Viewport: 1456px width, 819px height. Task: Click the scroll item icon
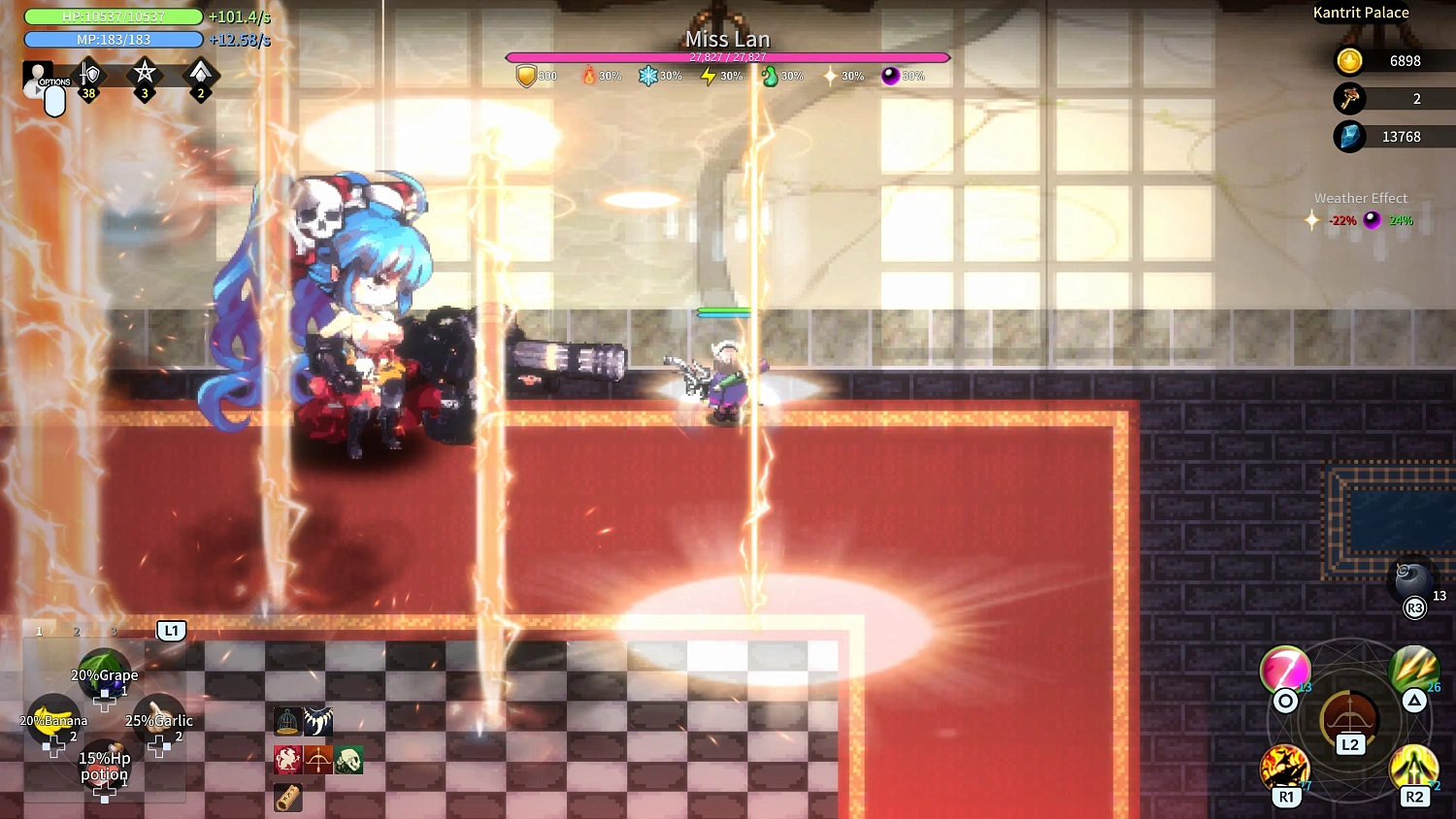click(x=287, y=798)
